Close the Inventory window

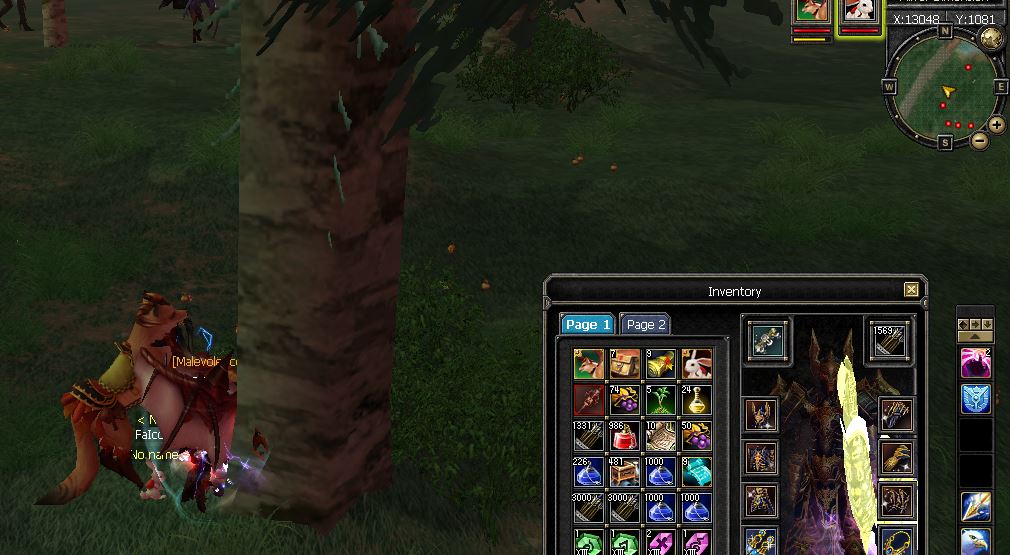[911, 290]
